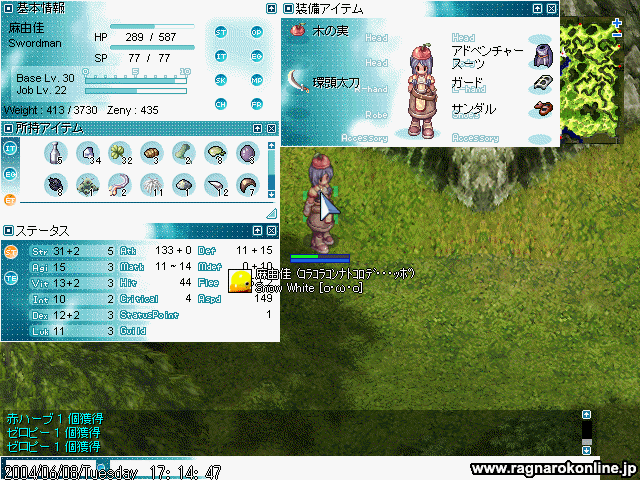This screenshot has width=640, height=480.
Task: Select the white bottle potion item
Action: pos(55,153)
